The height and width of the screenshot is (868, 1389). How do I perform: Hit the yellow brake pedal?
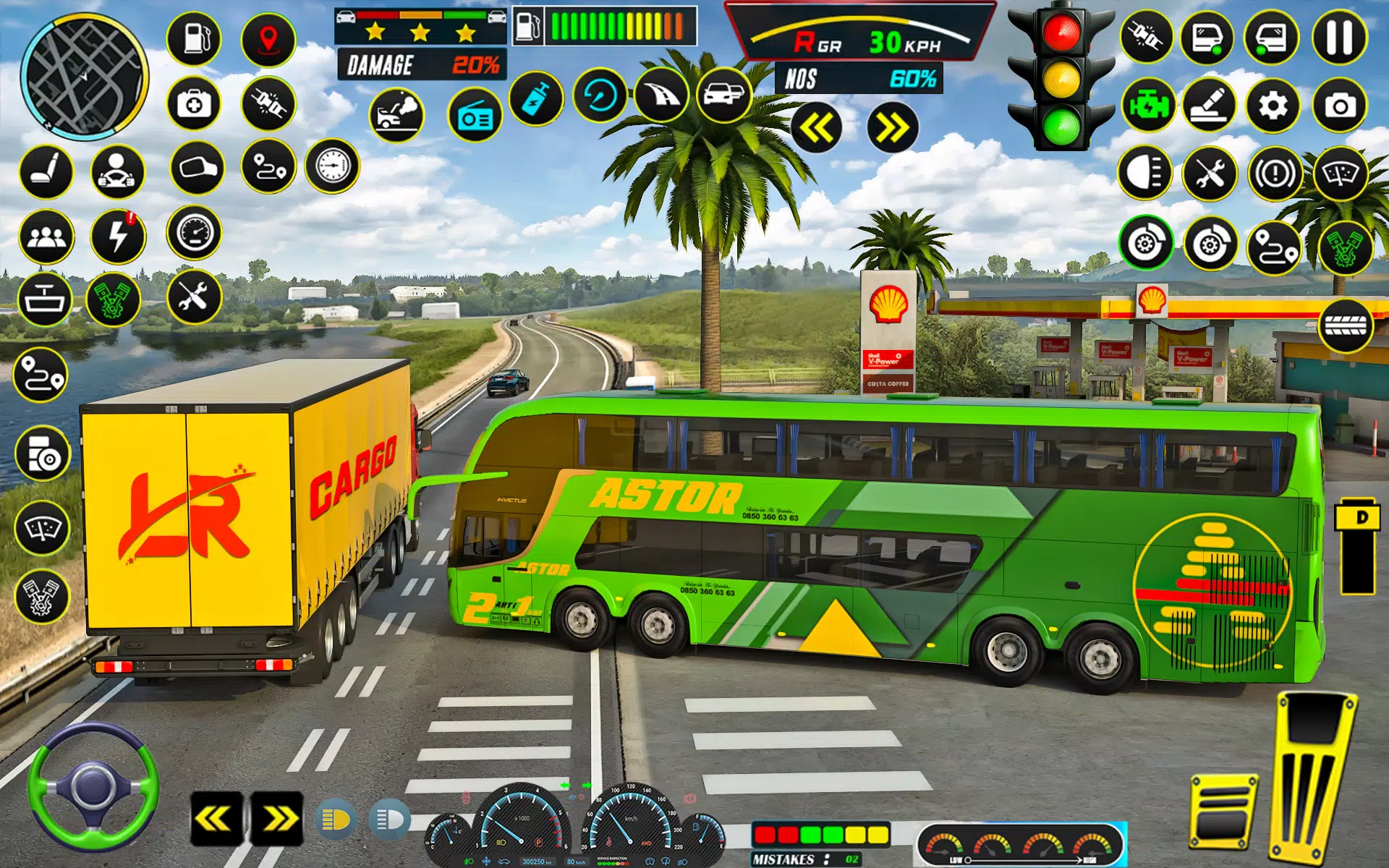pos(1223,812)
